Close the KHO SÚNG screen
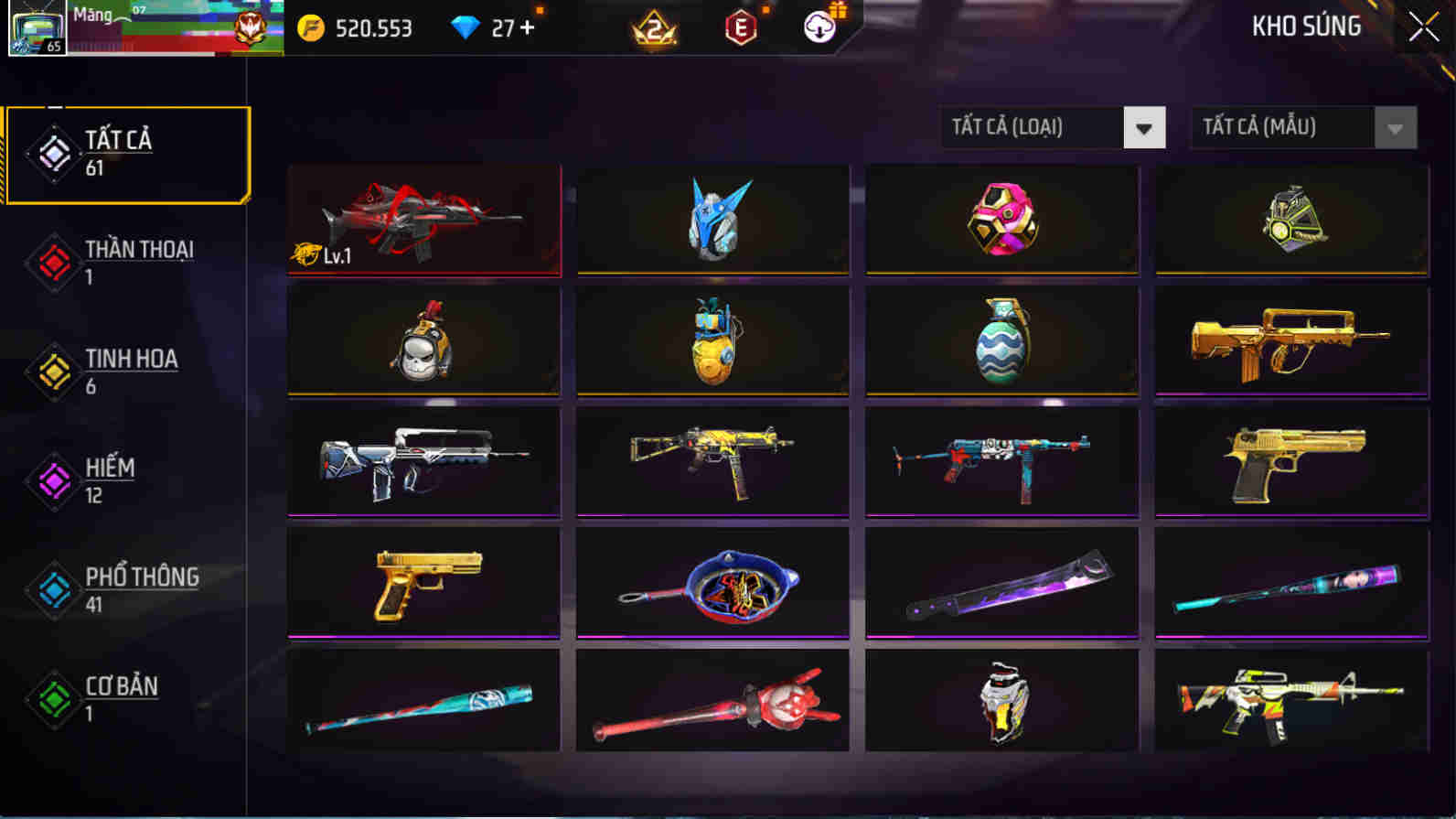Viewport: 1456px width, 819px height. point(1423,27)
